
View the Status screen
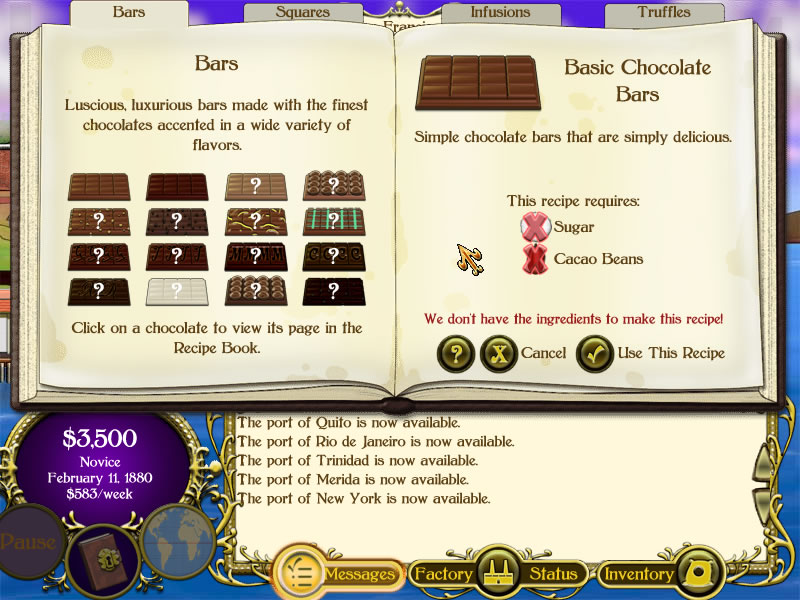553,574
